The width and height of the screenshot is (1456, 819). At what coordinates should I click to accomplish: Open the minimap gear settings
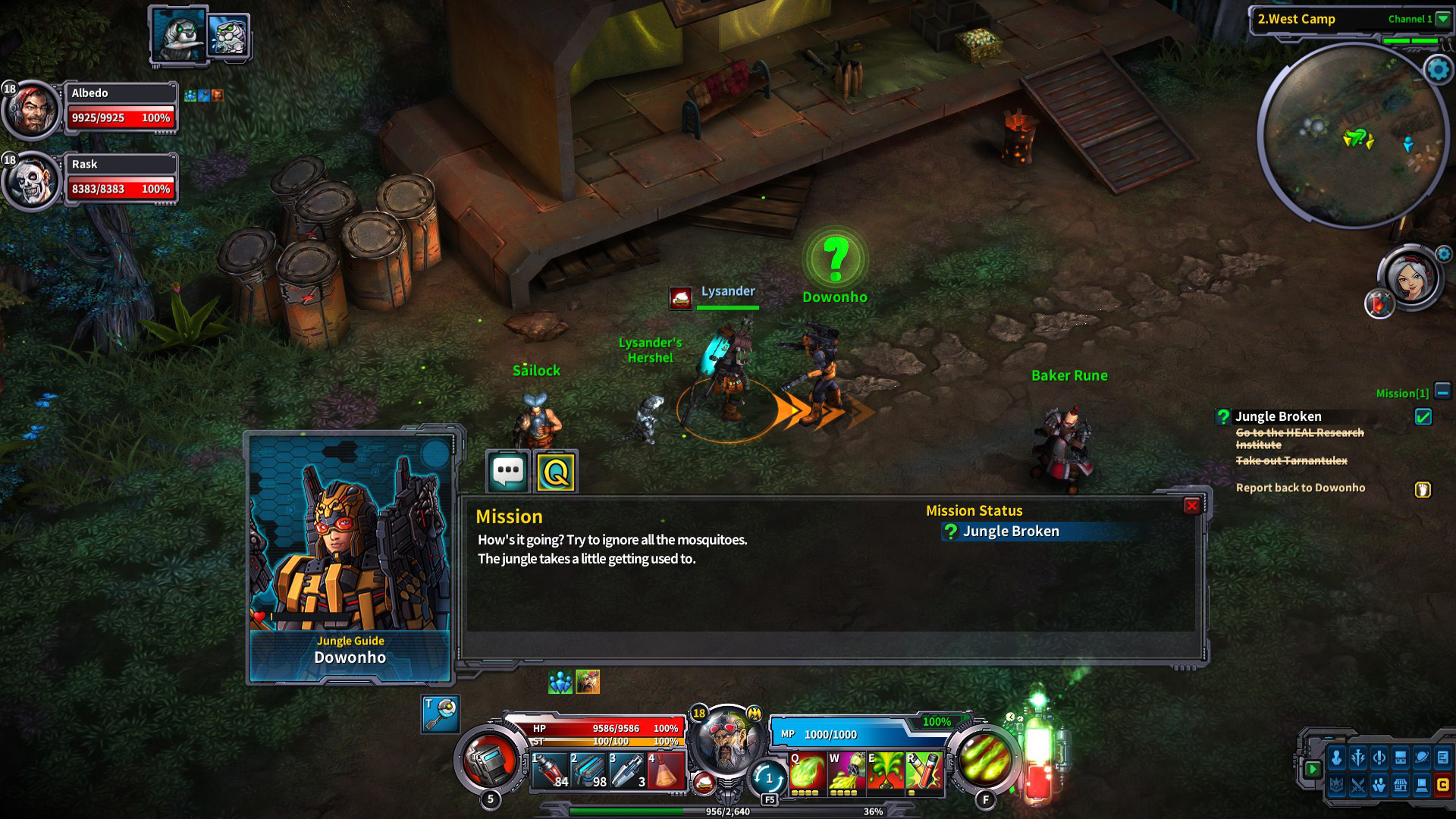[1438, 70]
